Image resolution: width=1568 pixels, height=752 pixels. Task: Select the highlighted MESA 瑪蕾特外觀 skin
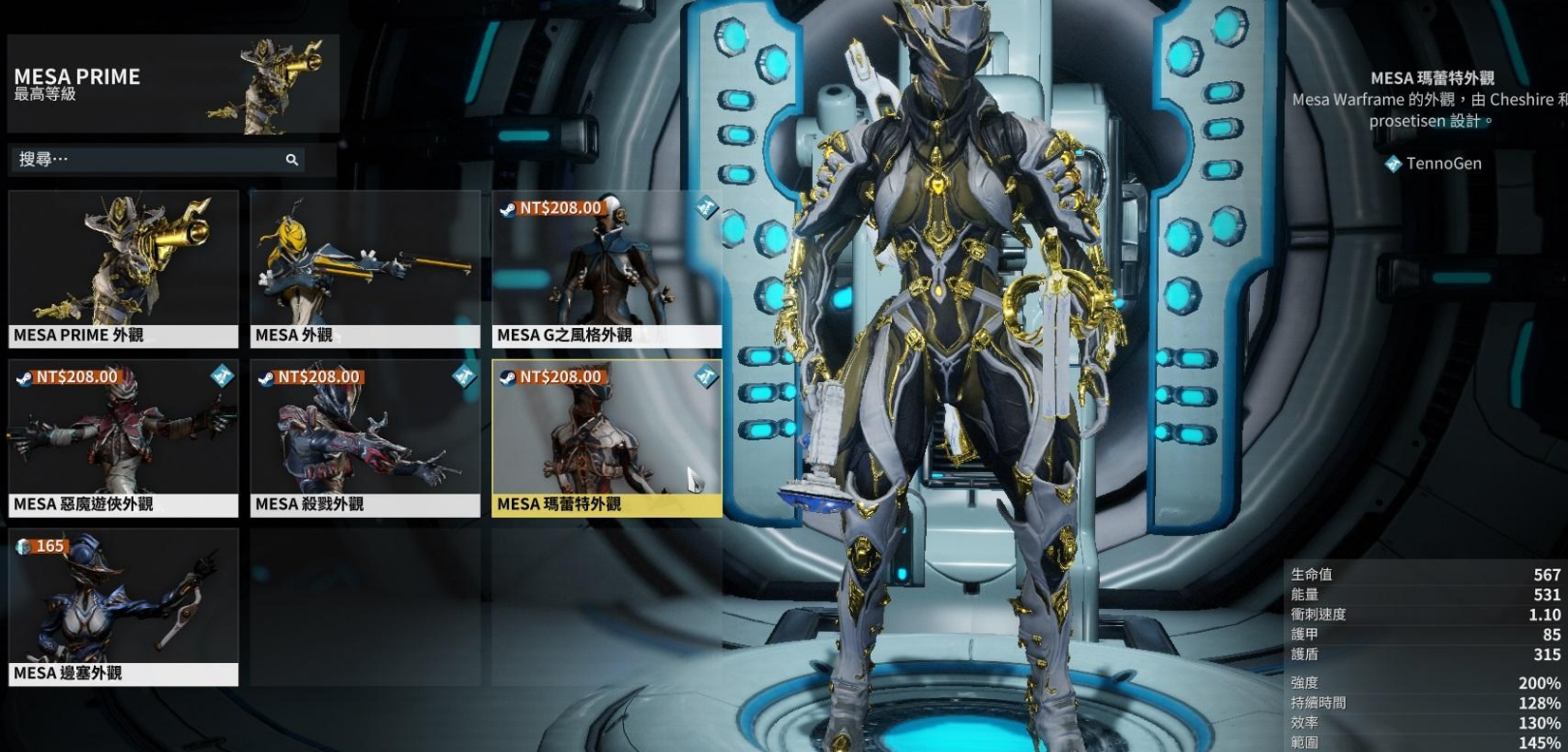(x=606, y=438)
